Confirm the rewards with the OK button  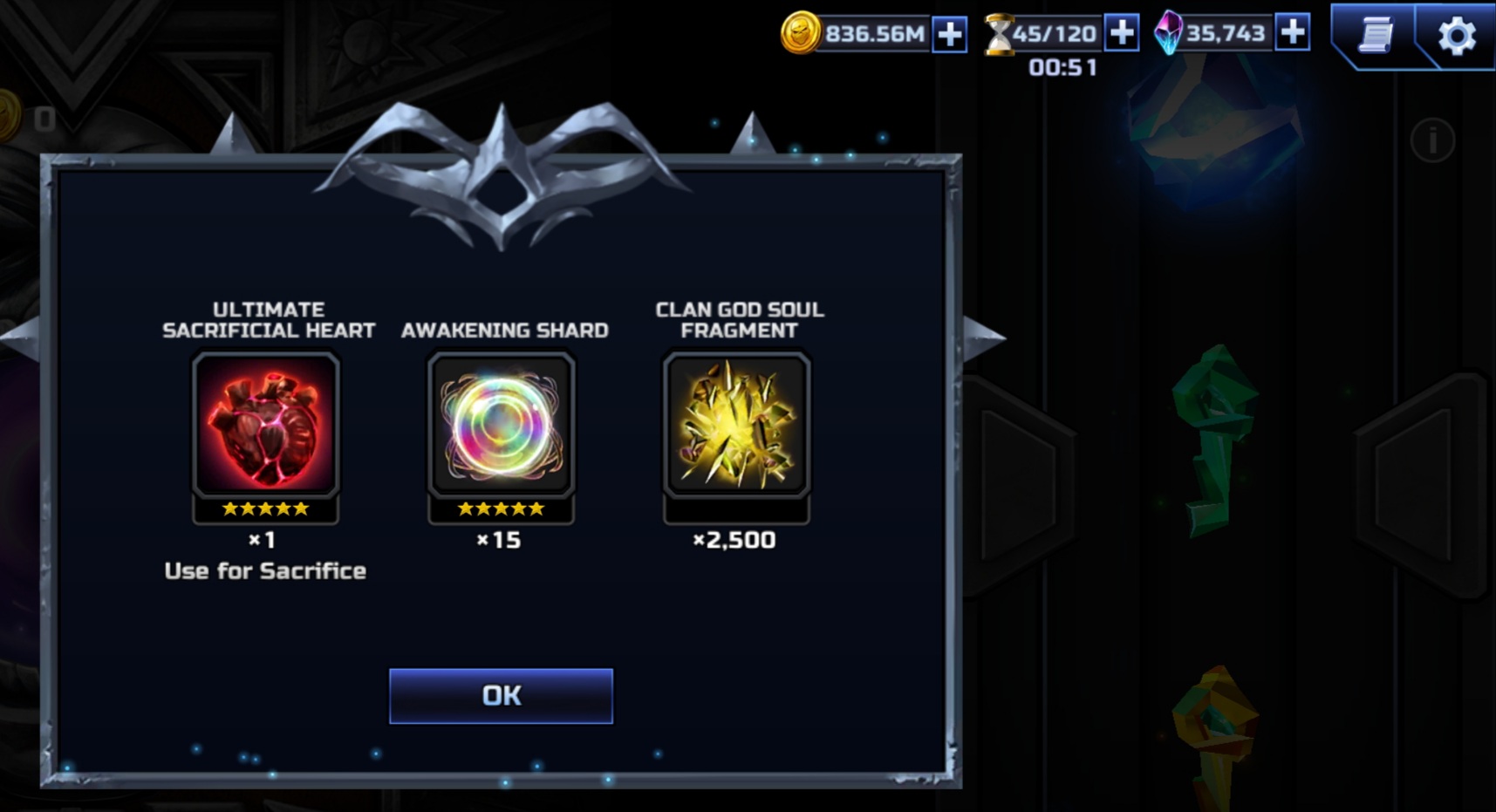(501, 696)
